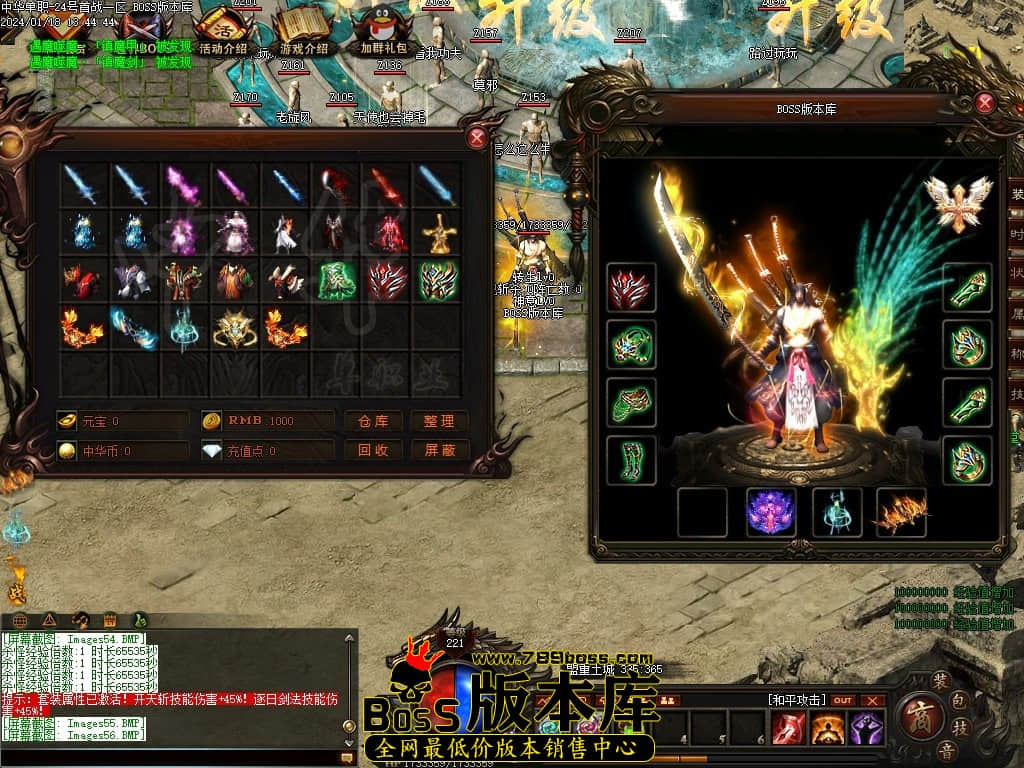The image size is (1024, 768).
Task: Open the 回收 recycle function
Action: [x=374, y=450]
